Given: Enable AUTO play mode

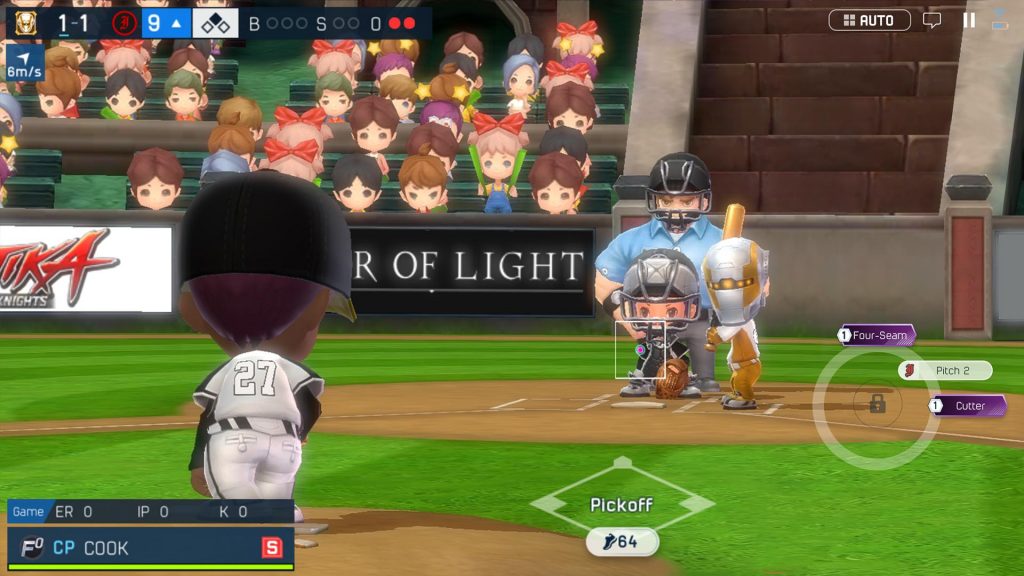Looking at the screenshot, I should (x=869, y=20).
